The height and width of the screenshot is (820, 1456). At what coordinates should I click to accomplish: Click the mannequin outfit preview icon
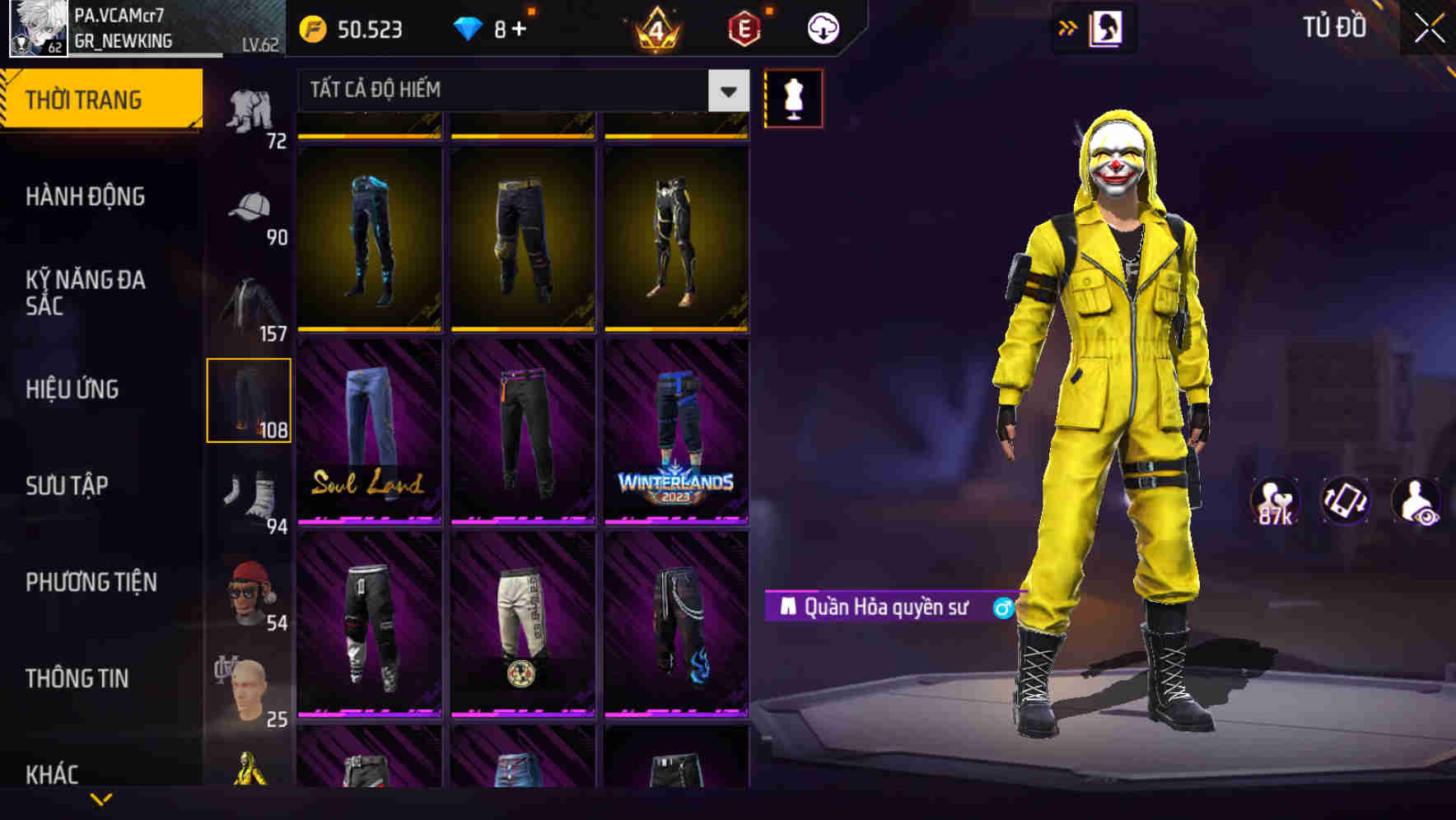793,96
